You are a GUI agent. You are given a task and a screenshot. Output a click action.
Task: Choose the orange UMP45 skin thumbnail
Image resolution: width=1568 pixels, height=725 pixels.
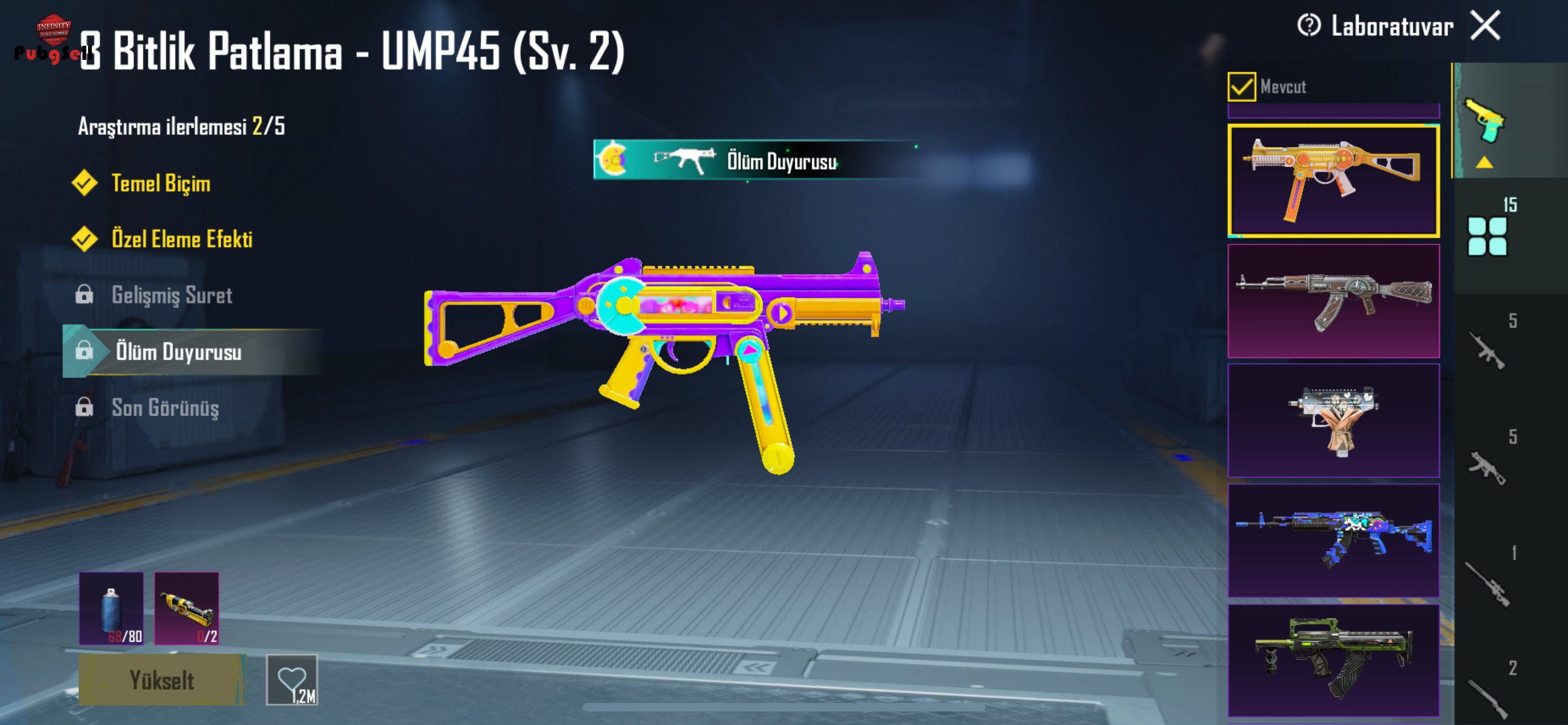[1333, 181]
